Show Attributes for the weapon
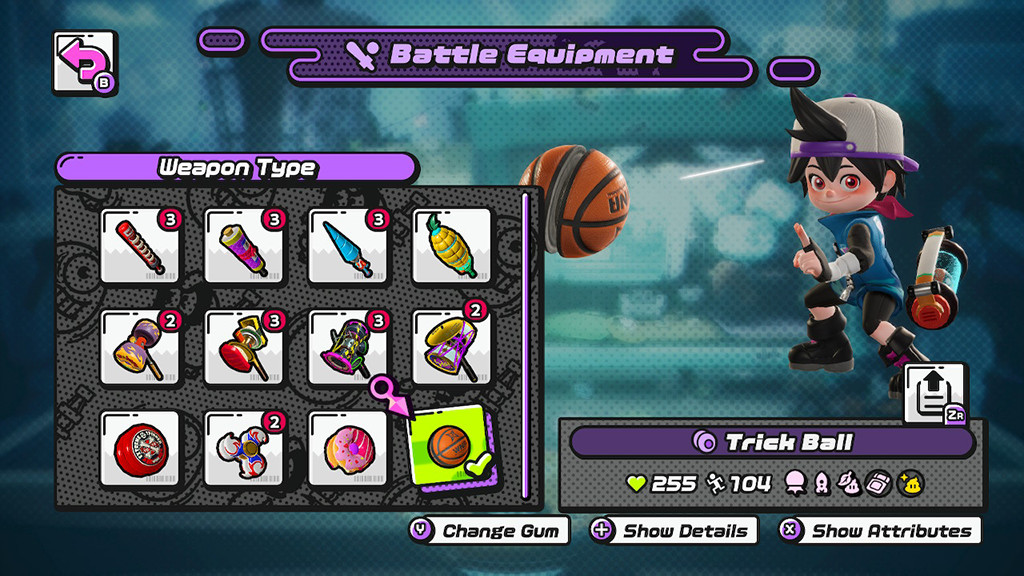Screen dimensions: 1024x576 click(879, 531)
